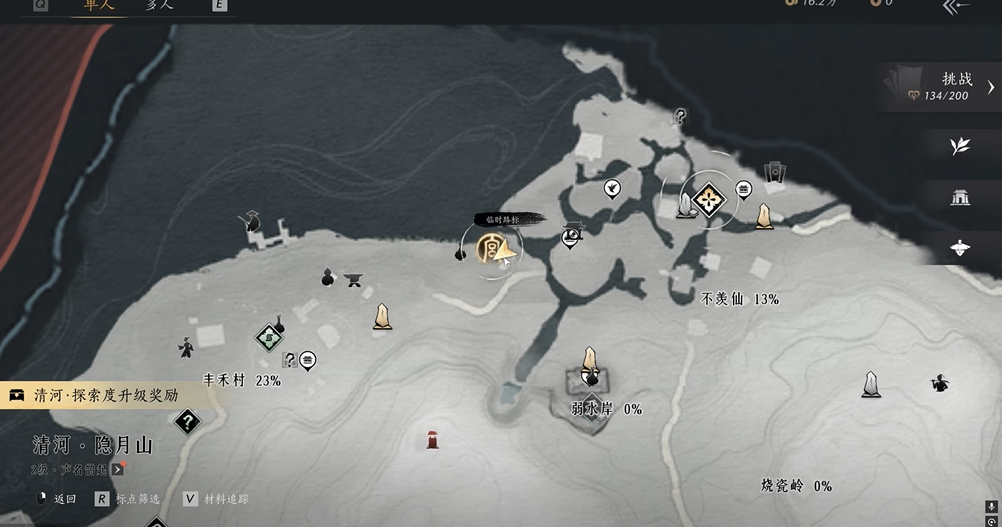This screenshot has height=527, width=1002.
Task: Open 标点筛选 marker filter
Action: [130, 498]
